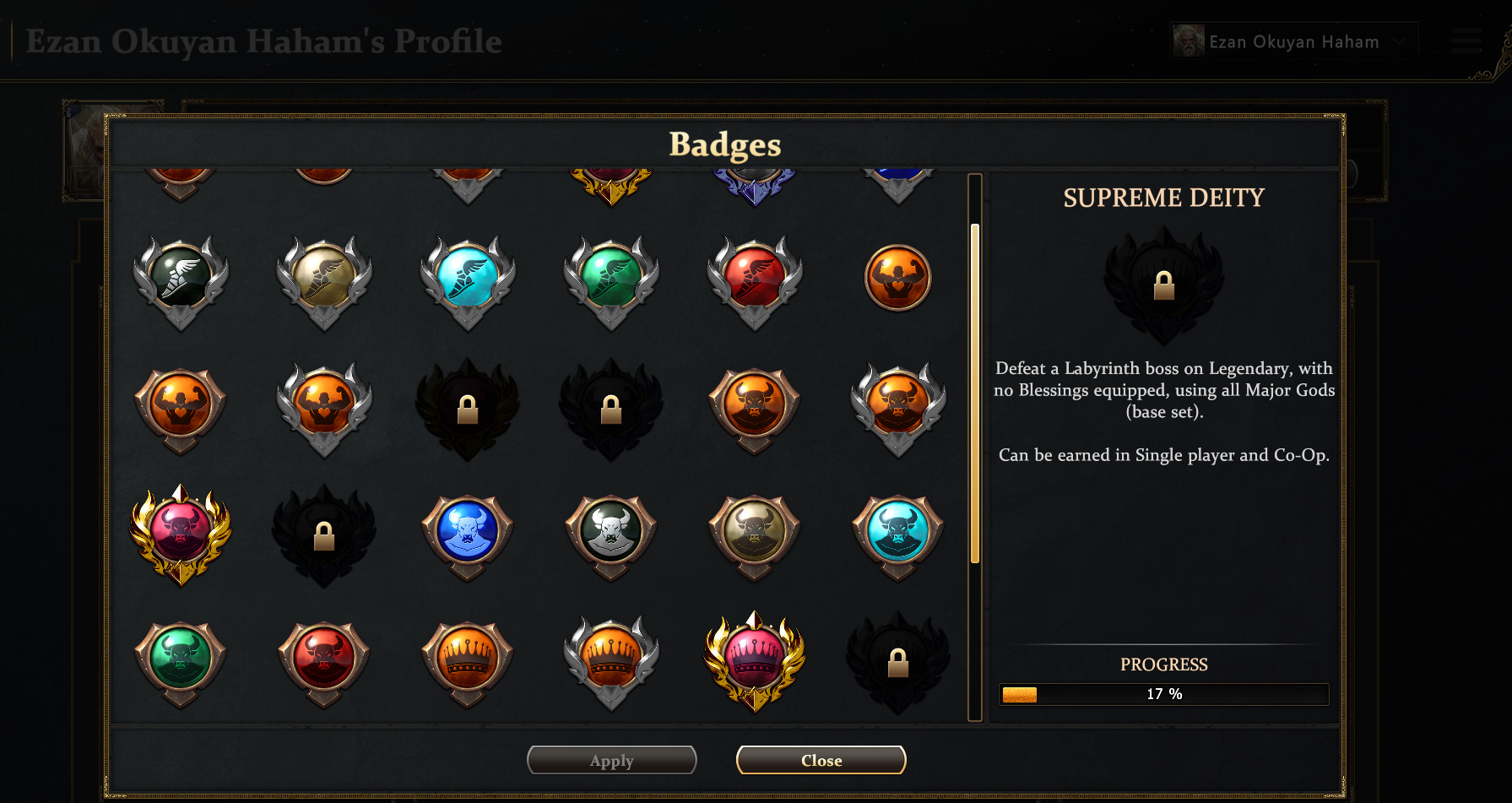
Task: Select the tan gold winged shoe badge
Action: pyautogui.click(x=324, y=279)
